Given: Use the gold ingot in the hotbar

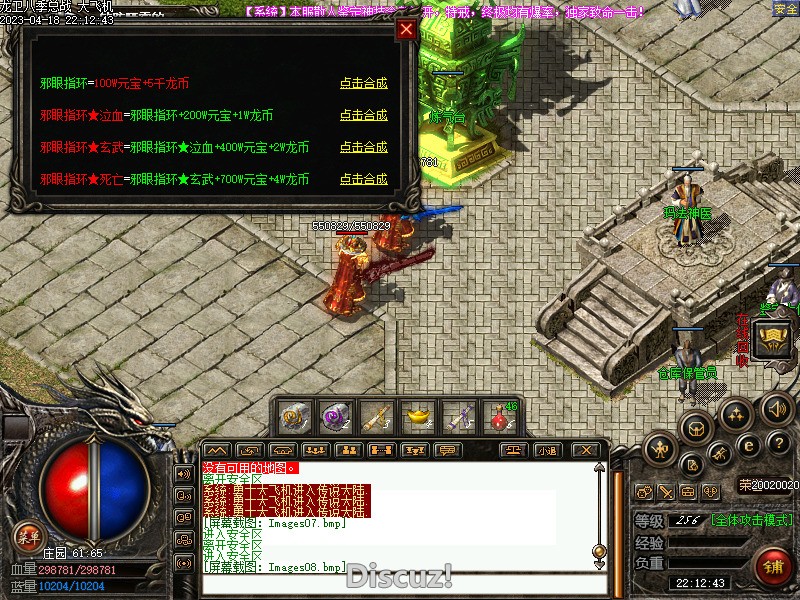Looking at the screenshot, I should [416, 415].
